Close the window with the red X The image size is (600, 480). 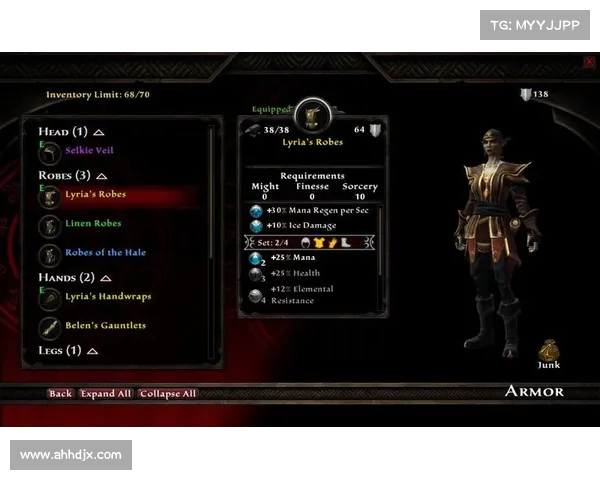(x=588, y=62)
